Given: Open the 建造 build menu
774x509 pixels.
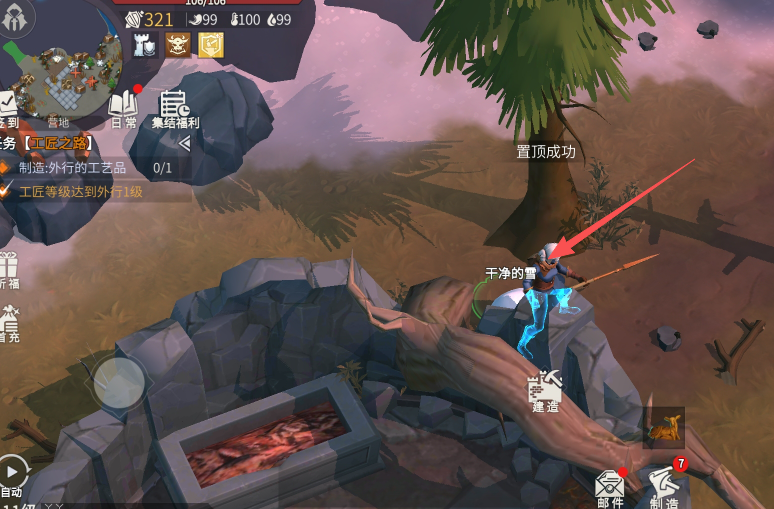Looking at the screenshot, I should [545, 388].
